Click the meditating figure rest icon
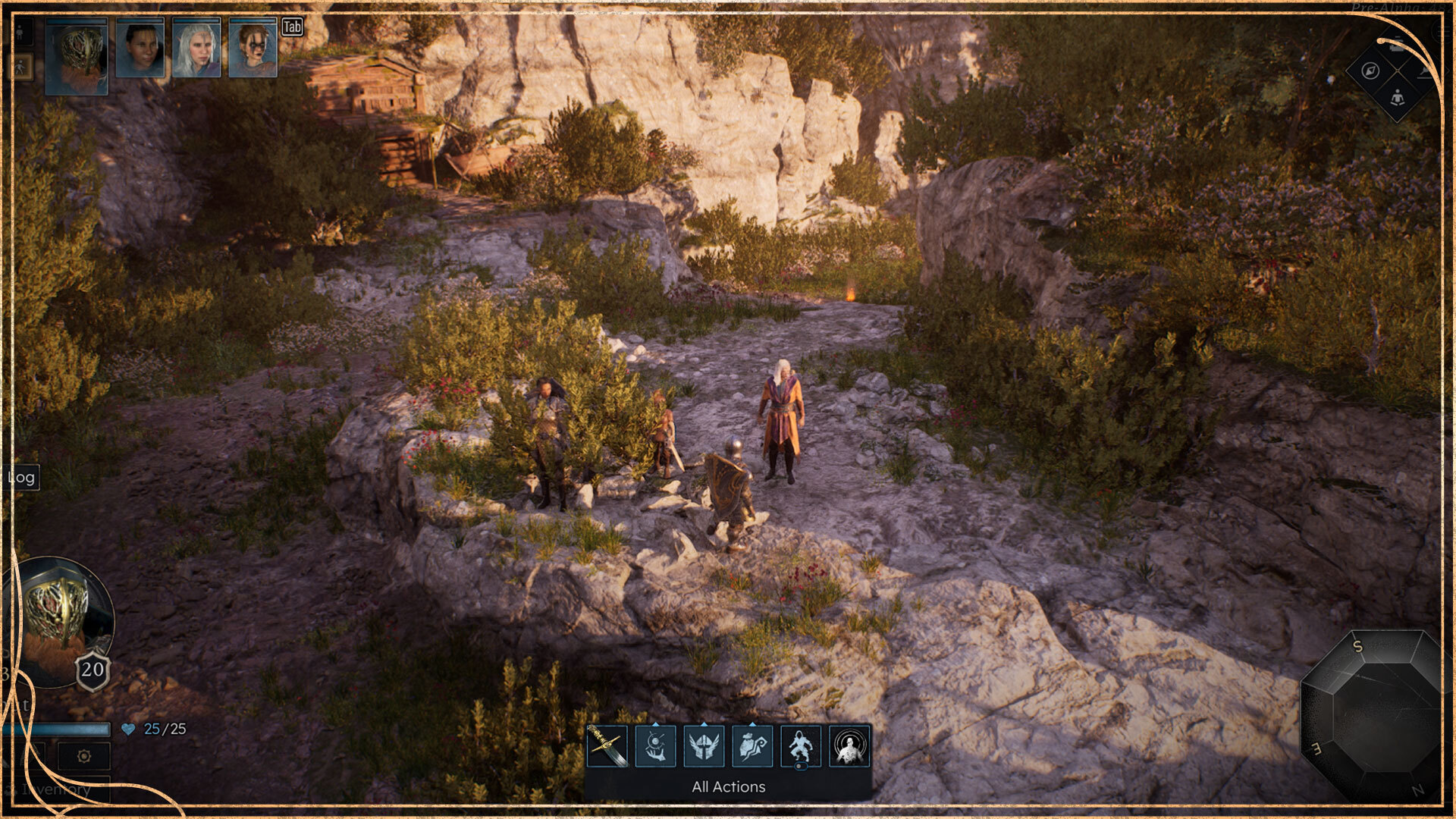 (1397, 98)
